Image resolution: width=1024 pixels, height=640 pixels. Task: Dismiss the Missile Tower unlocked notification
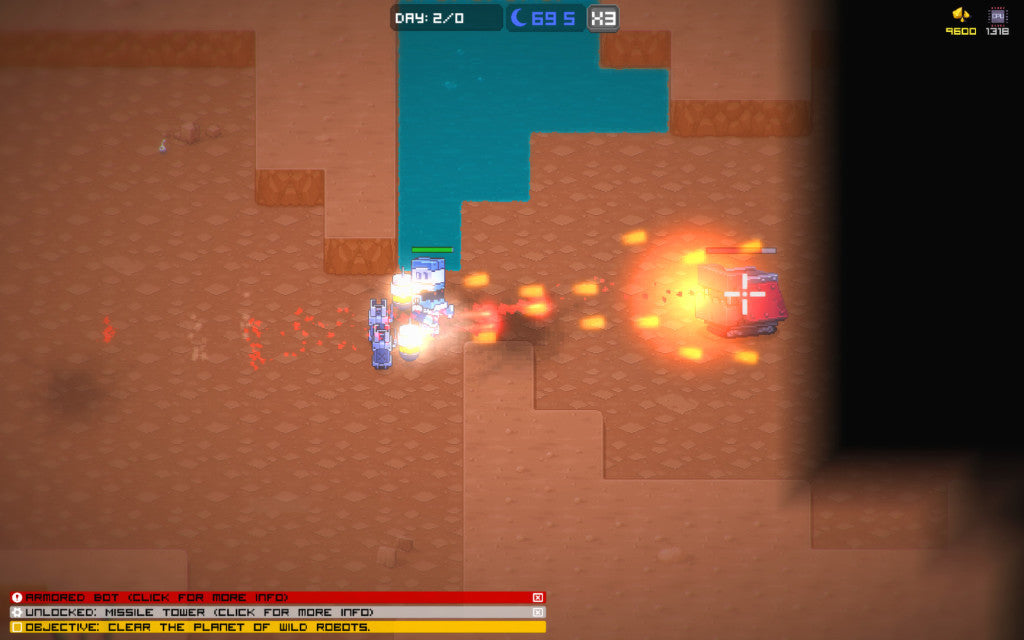pyautogui.click(x=538, y=612)
